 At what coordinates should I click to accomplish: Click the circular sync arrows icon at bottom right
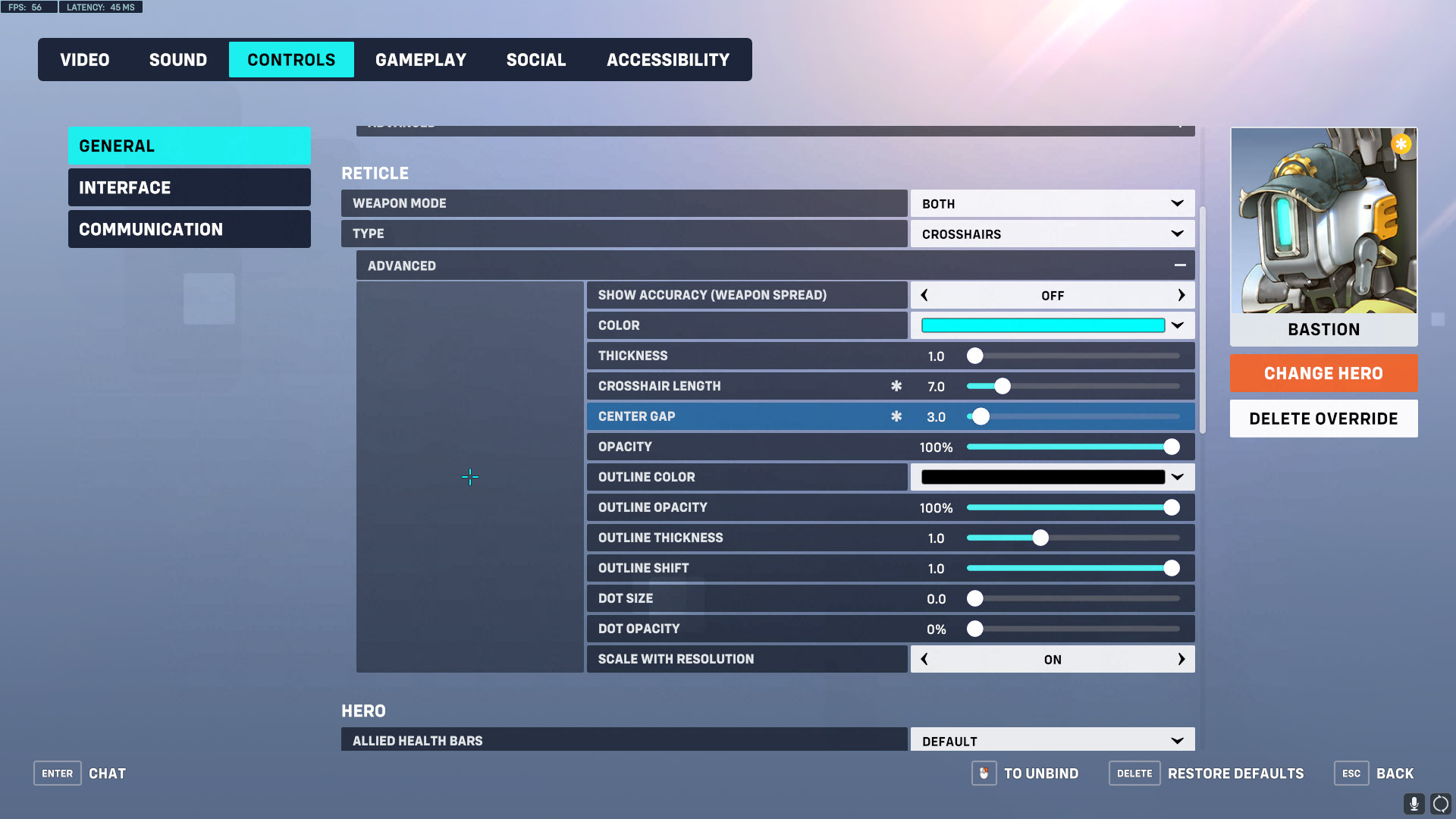click(1440, 803)
